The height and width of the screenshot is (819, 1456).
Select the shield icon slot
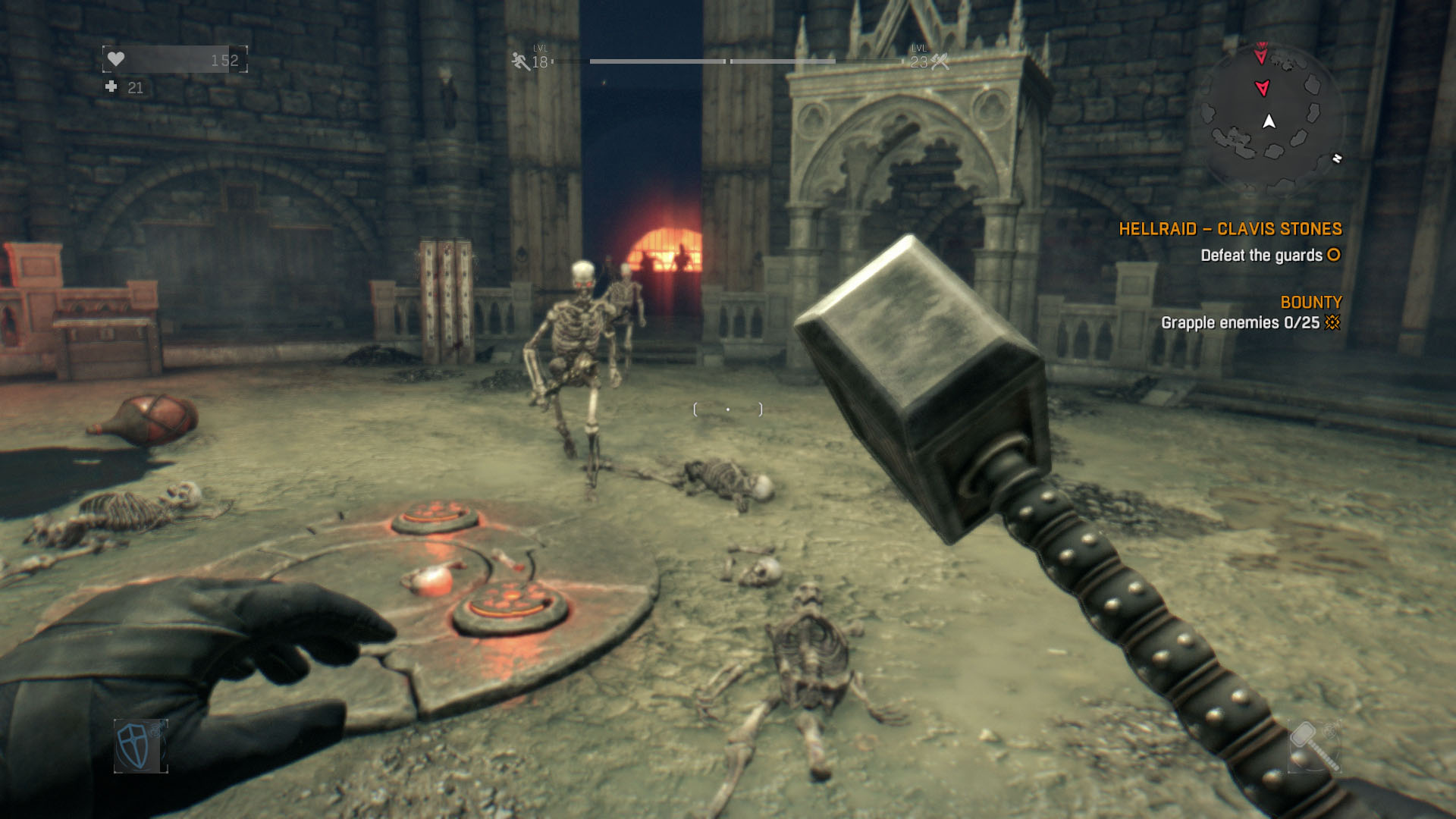tap(140, 745)
